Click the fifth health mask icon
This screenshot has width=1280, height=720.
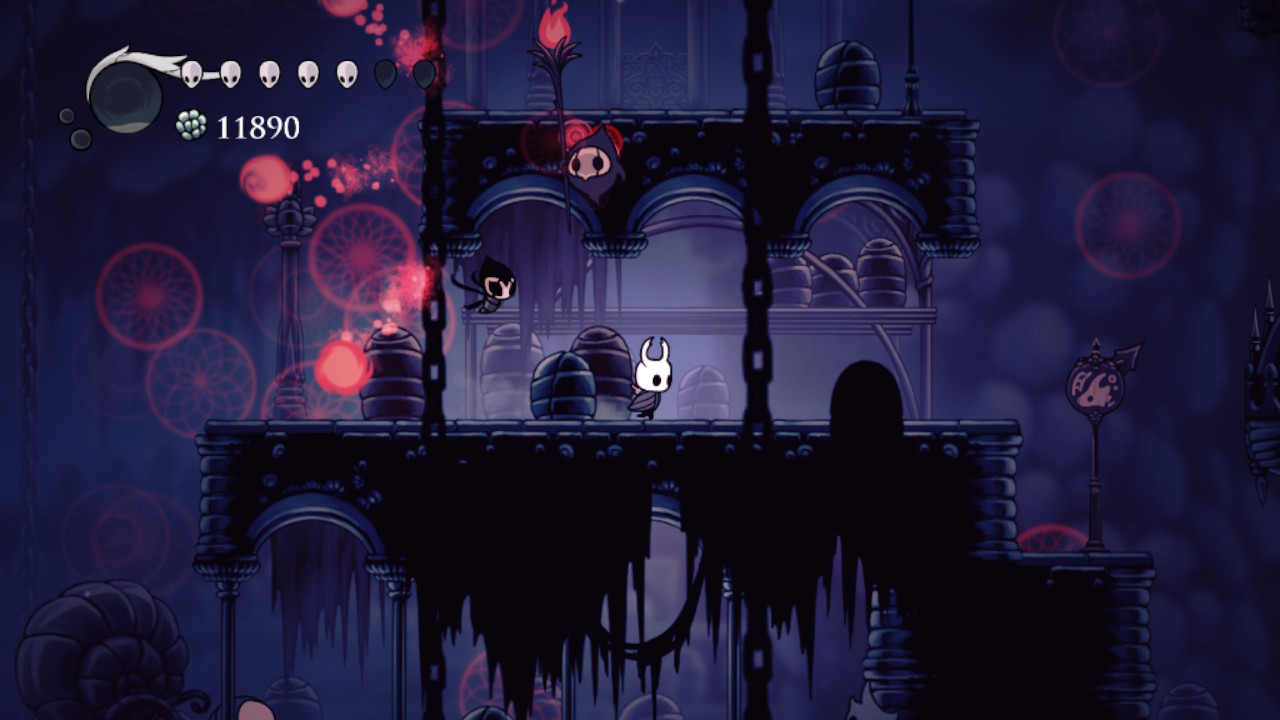(x=345, y=75)
